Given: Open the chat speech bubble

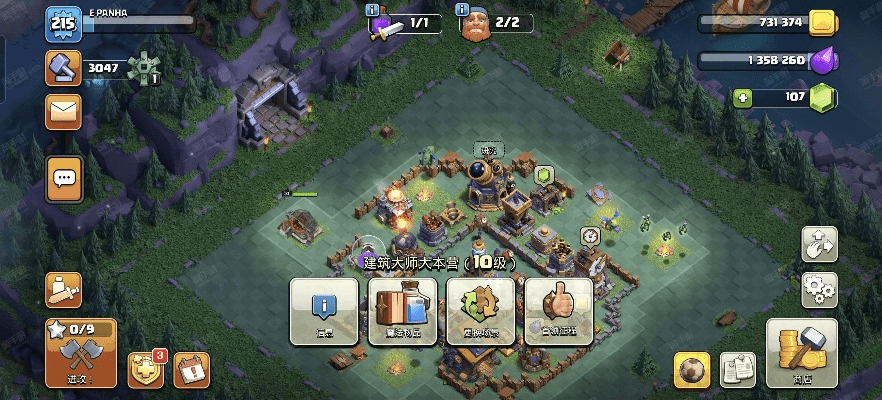Looking at the screenshot, I should click(64, 179).
